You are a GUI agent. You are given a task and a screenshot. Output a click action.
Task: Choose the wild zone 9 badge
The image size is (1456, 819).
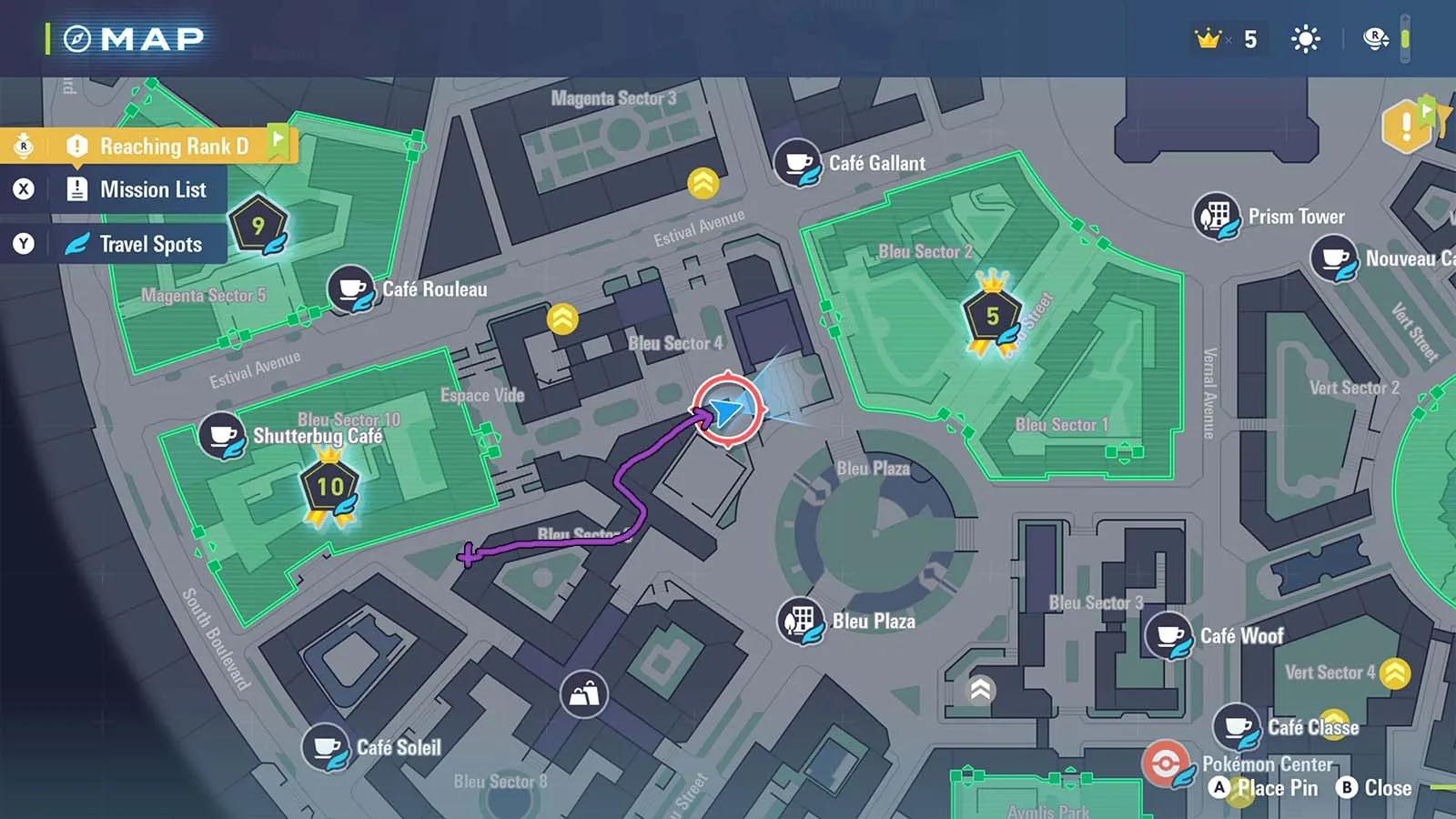(258, 225)
